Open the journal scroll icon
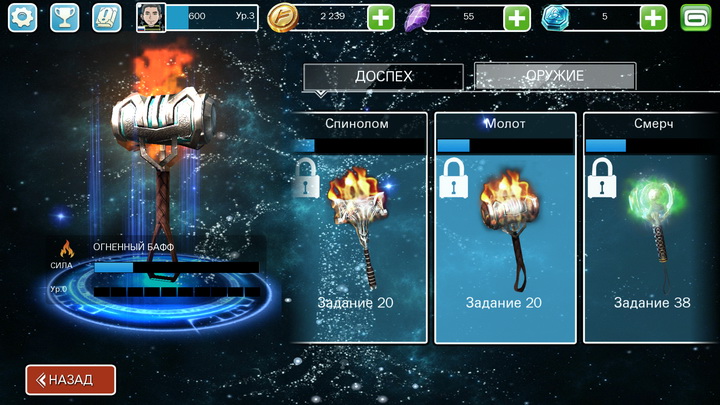Screen dimensions: 720x405 [105, 17]
